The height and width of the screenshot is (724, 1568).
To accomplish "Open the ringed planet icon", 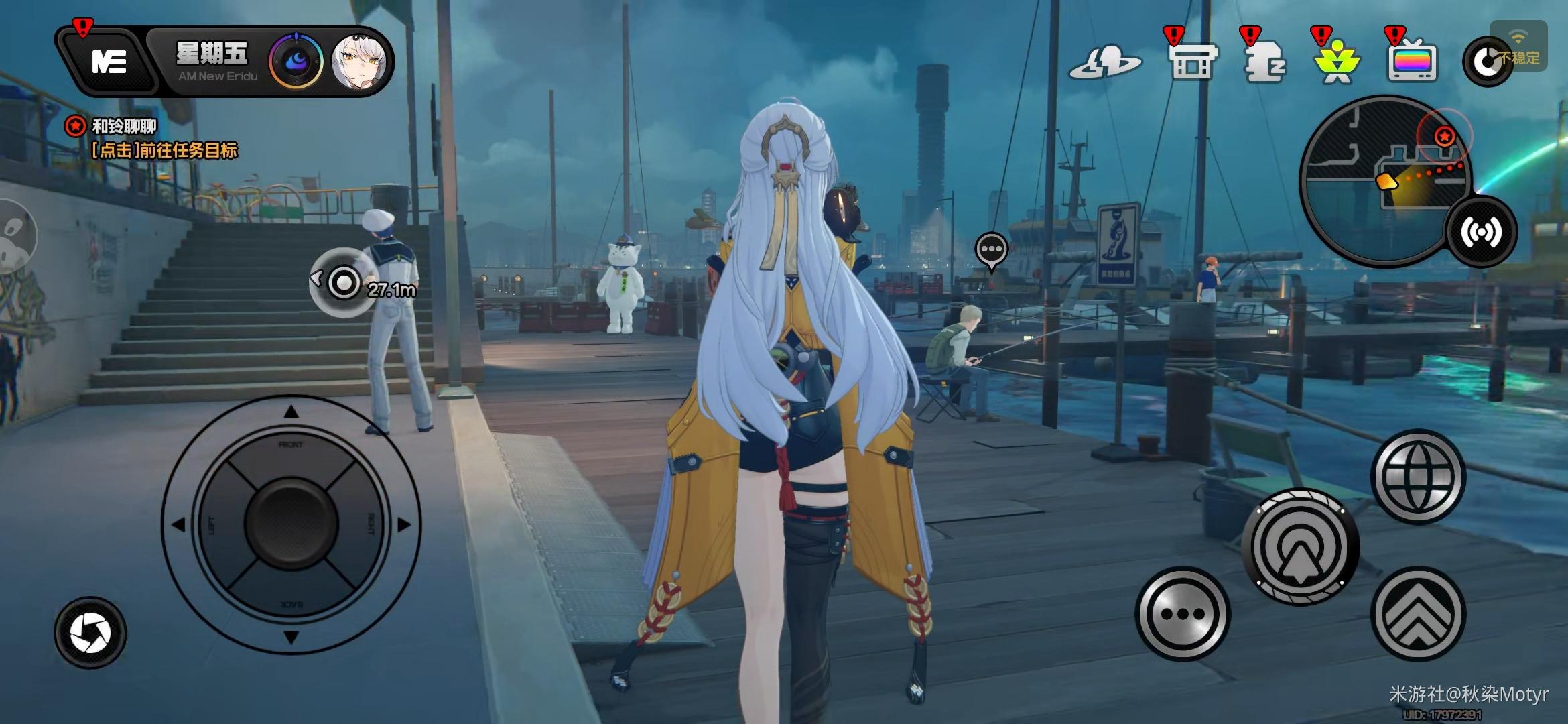I will 1104,62.
